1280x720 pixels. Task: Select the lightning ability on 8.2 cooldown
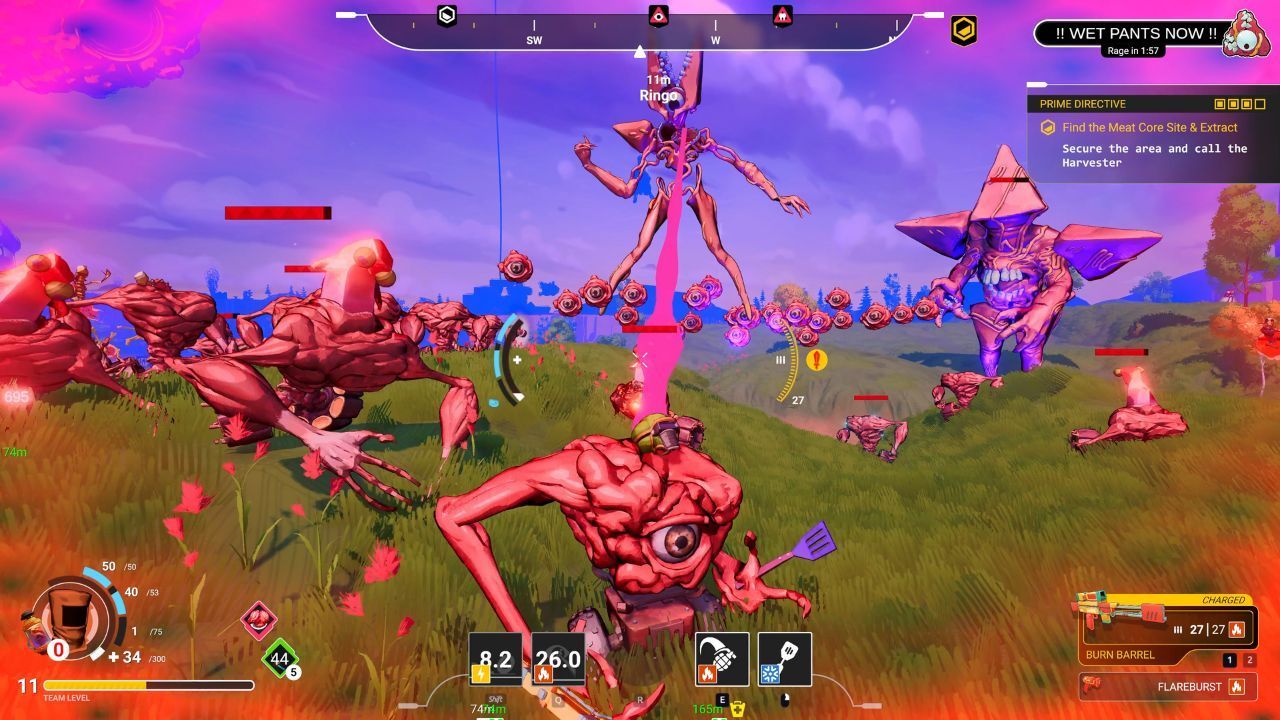(x=495, y=659)
